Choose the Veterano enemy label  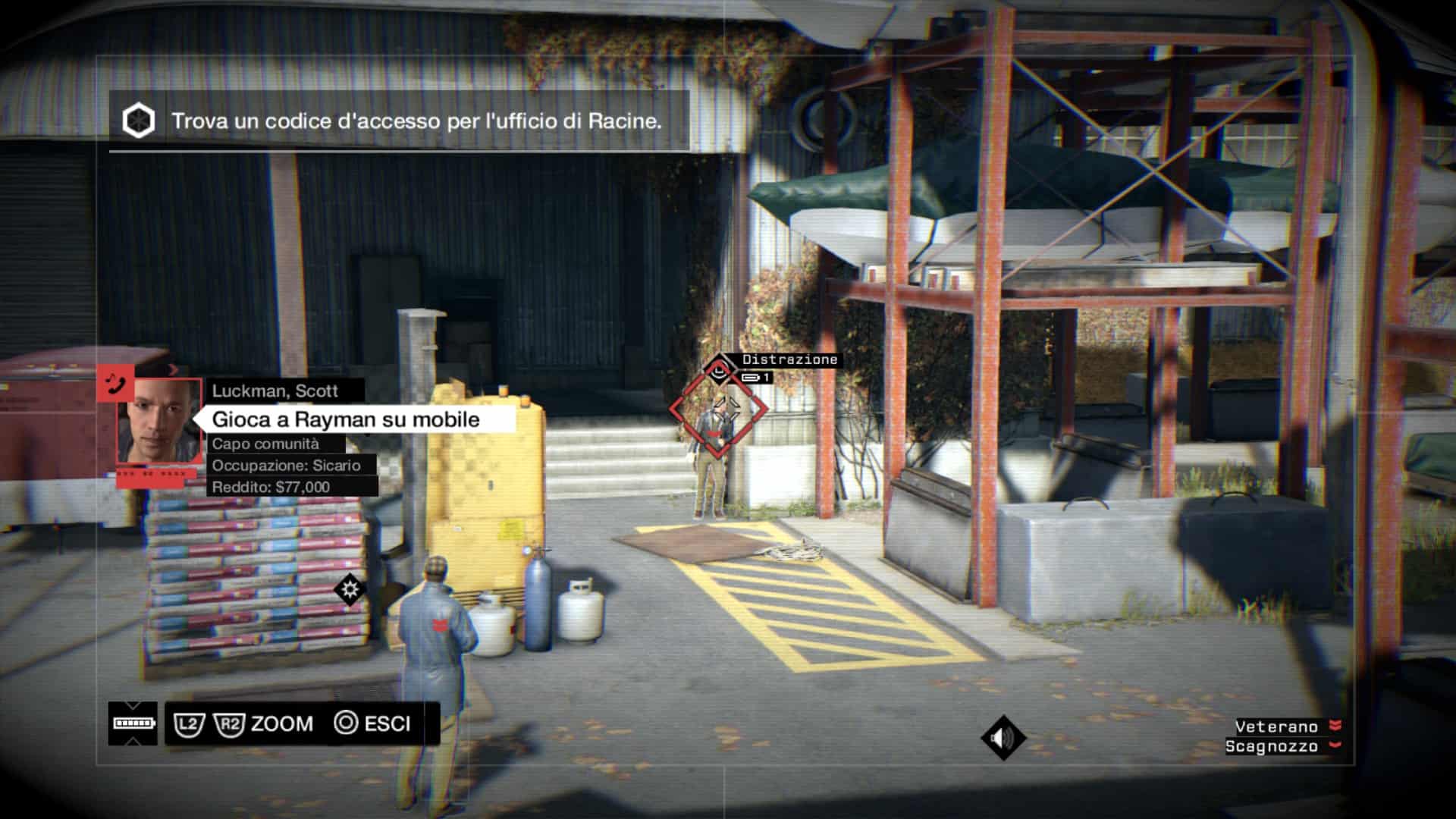[1277, 726]
